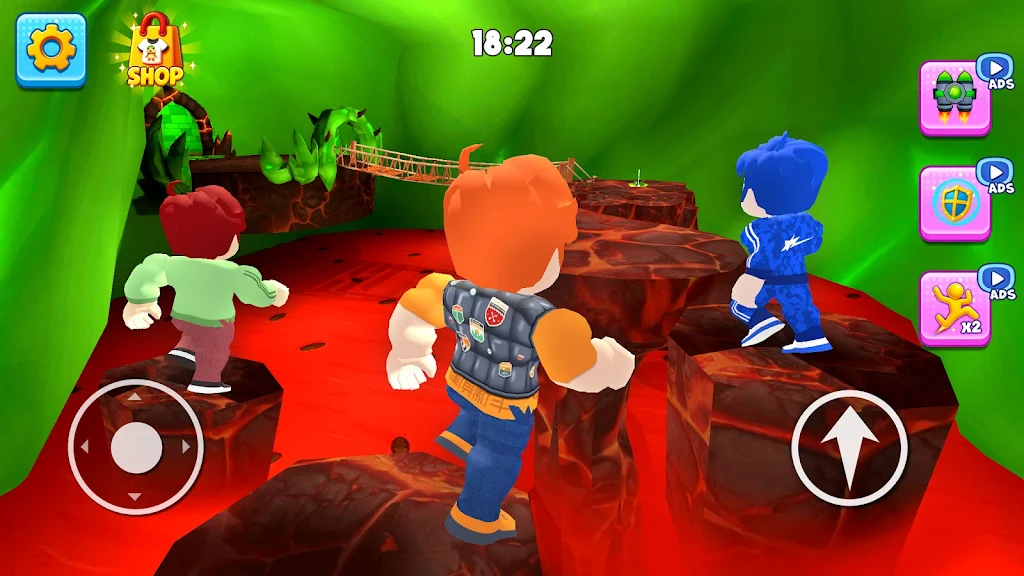Activate the X2 speed boost
Screen dimensions: 1024x576
(954, 308)
